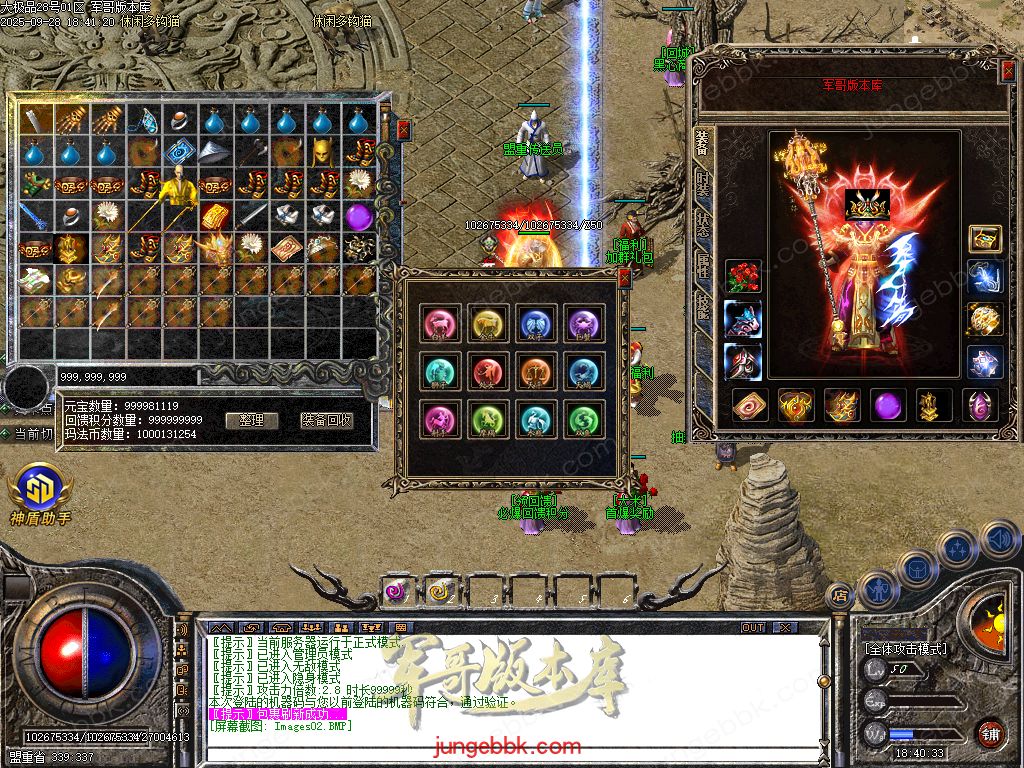The height and width of the screenshot is (768, 1024).
Task: Select the green Pisces zodiac orb
Action: point(583,421)
